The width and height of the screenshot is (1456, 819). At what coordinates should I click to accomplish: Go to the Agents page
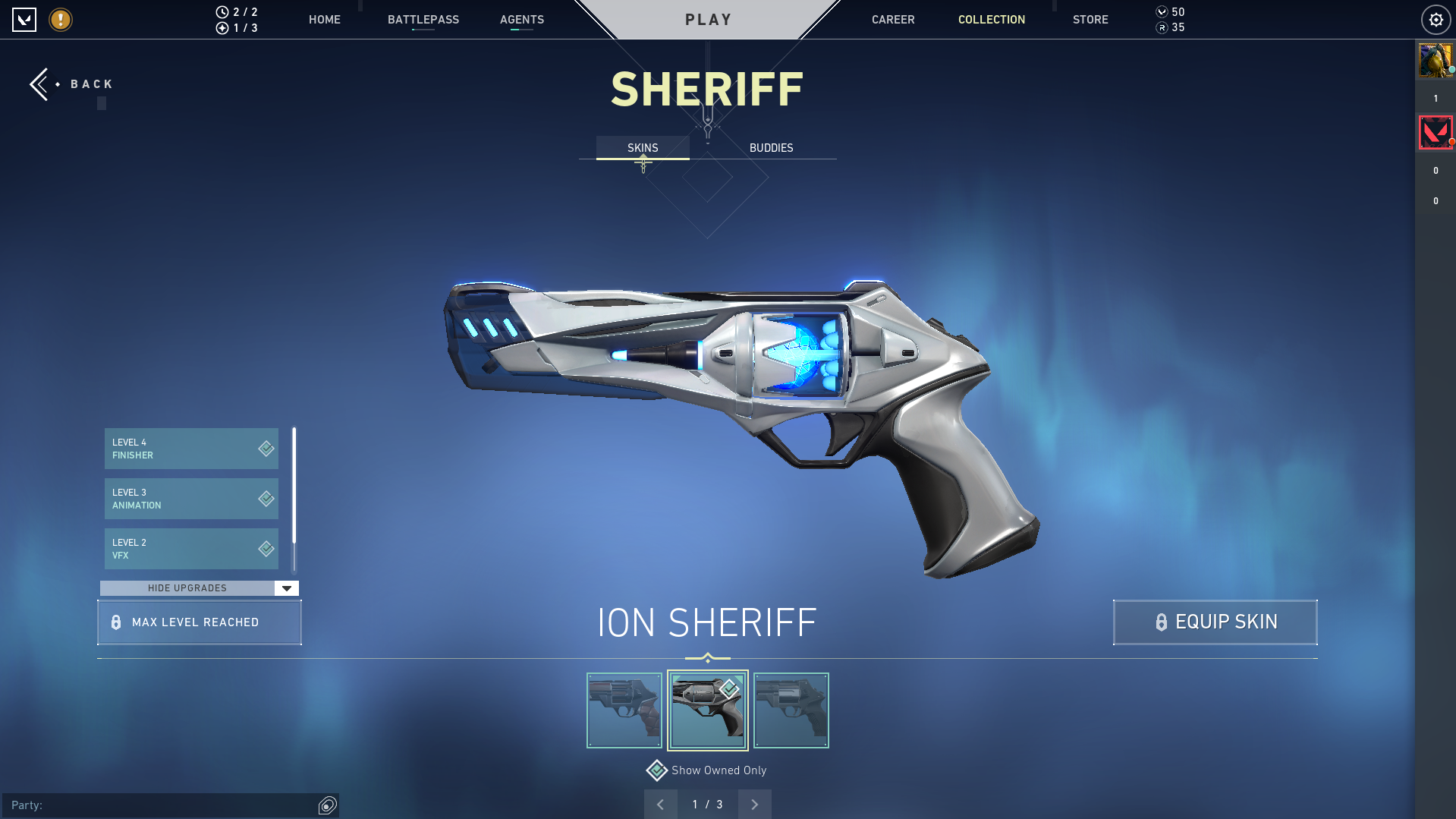tap(521, 20)
